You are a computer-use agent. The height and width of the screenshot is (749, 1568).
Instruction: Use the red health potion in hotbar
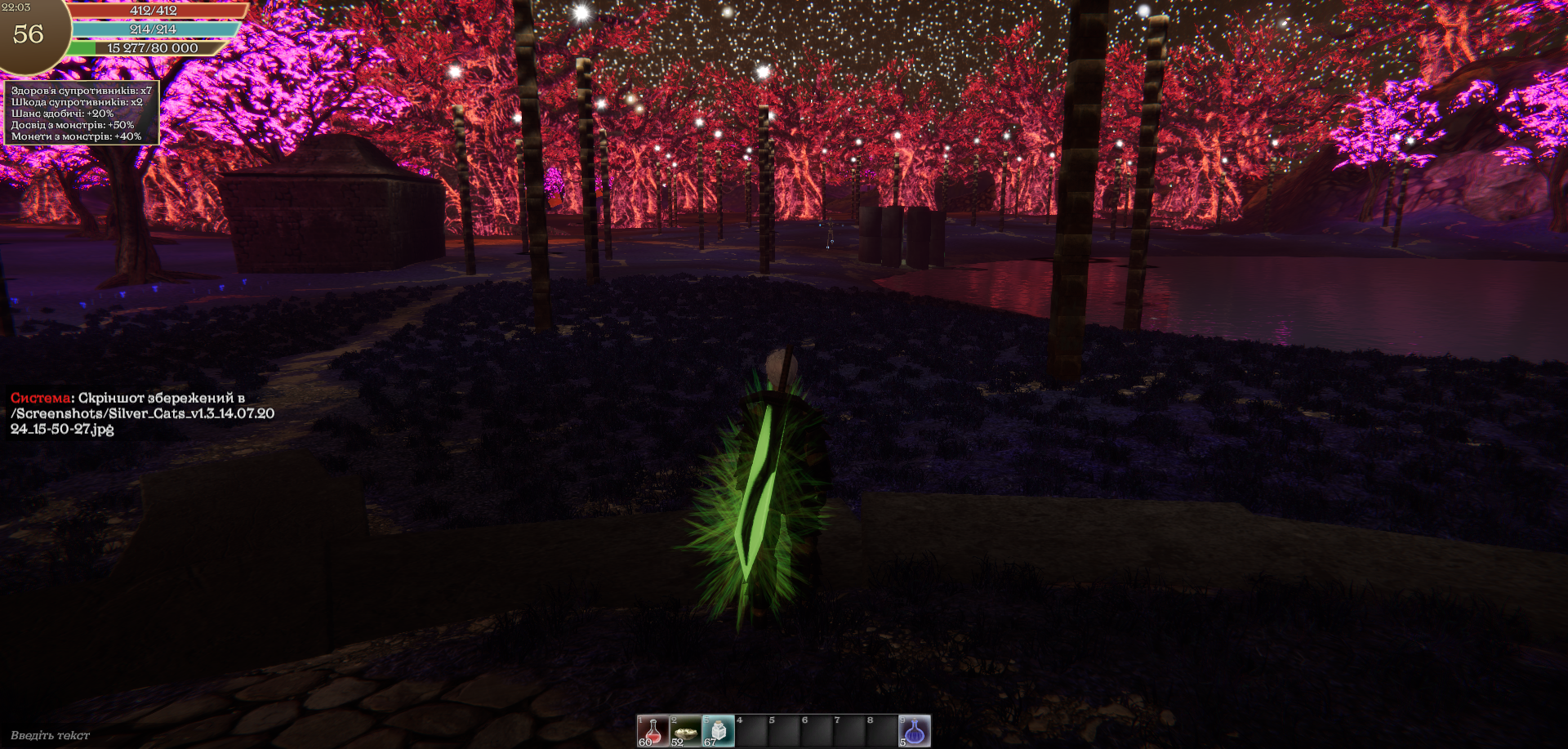653,731
